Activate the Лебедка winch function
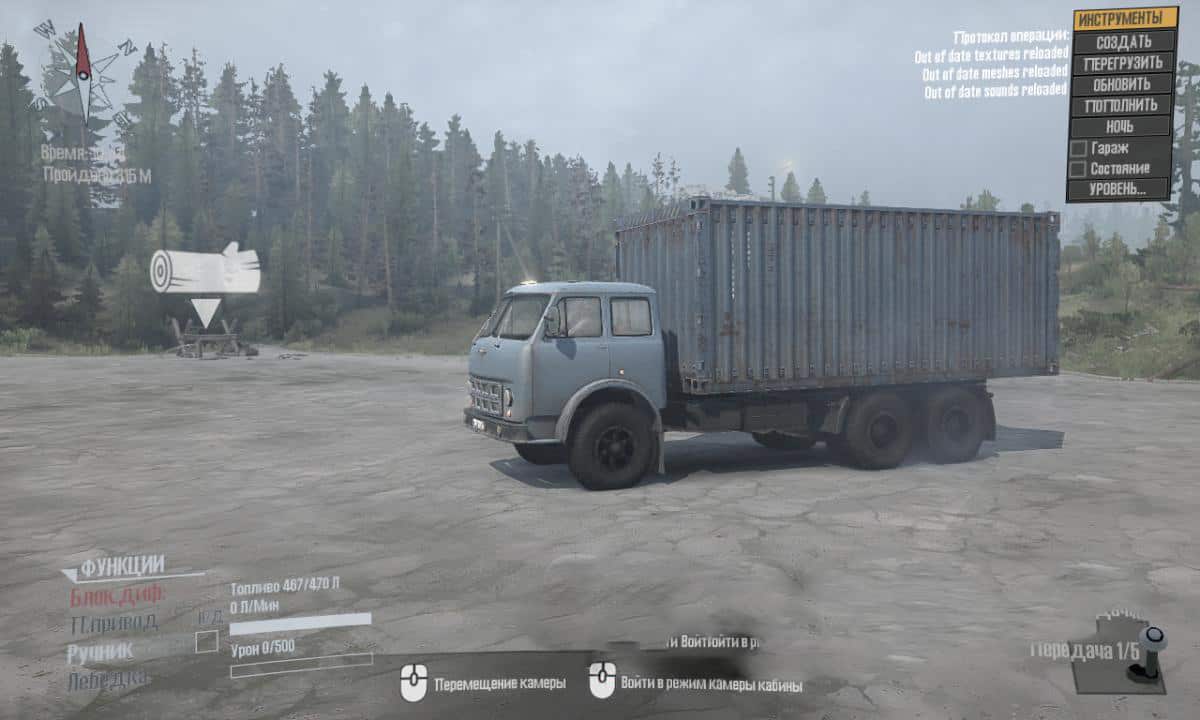 [x=108, y=680]
